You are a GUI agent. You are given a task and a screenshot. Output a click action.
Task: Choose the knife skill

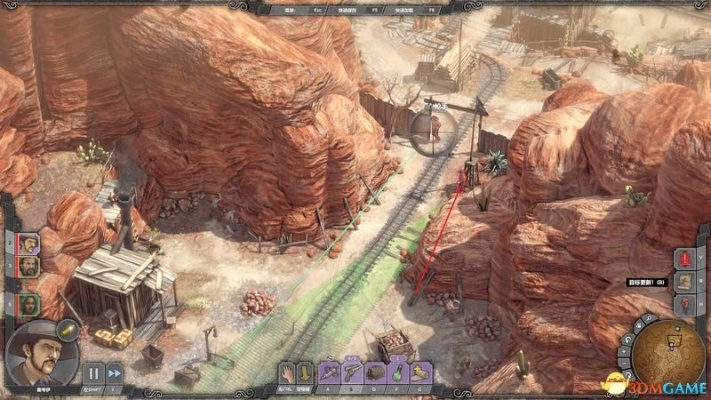click(330, 373)
